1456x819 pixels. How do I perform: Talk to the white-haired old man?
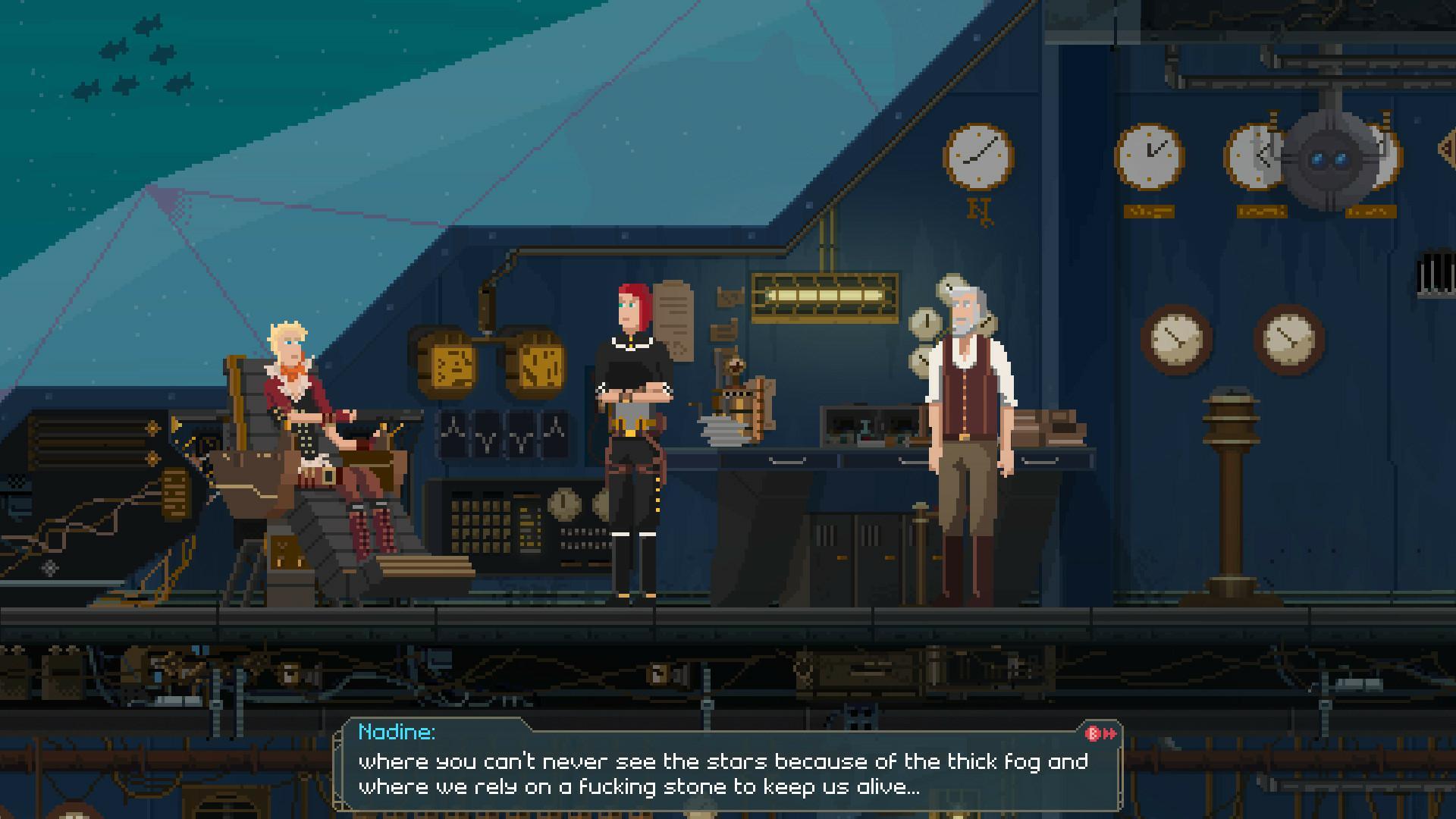963,417
